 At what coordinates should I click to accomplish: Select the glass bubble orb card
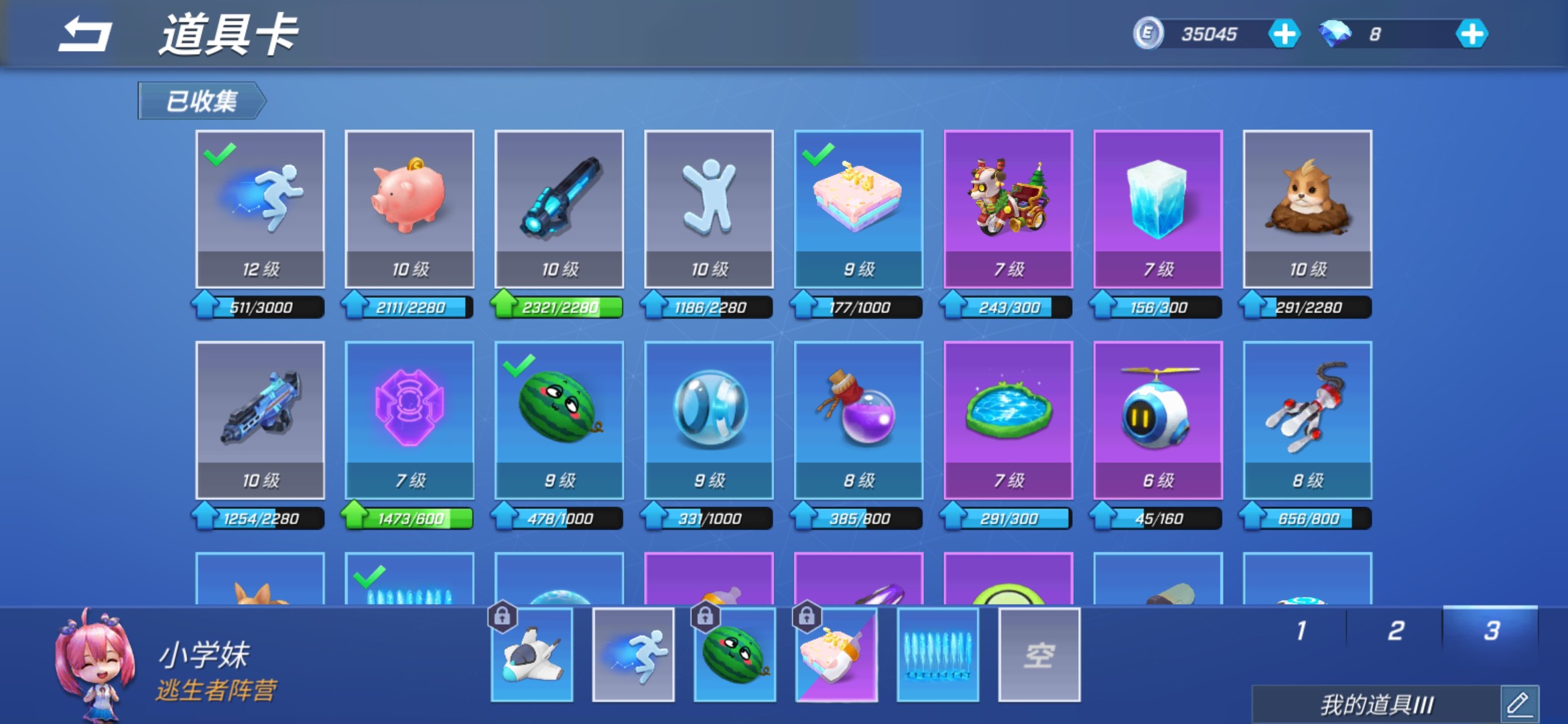[x=709, y=420]
